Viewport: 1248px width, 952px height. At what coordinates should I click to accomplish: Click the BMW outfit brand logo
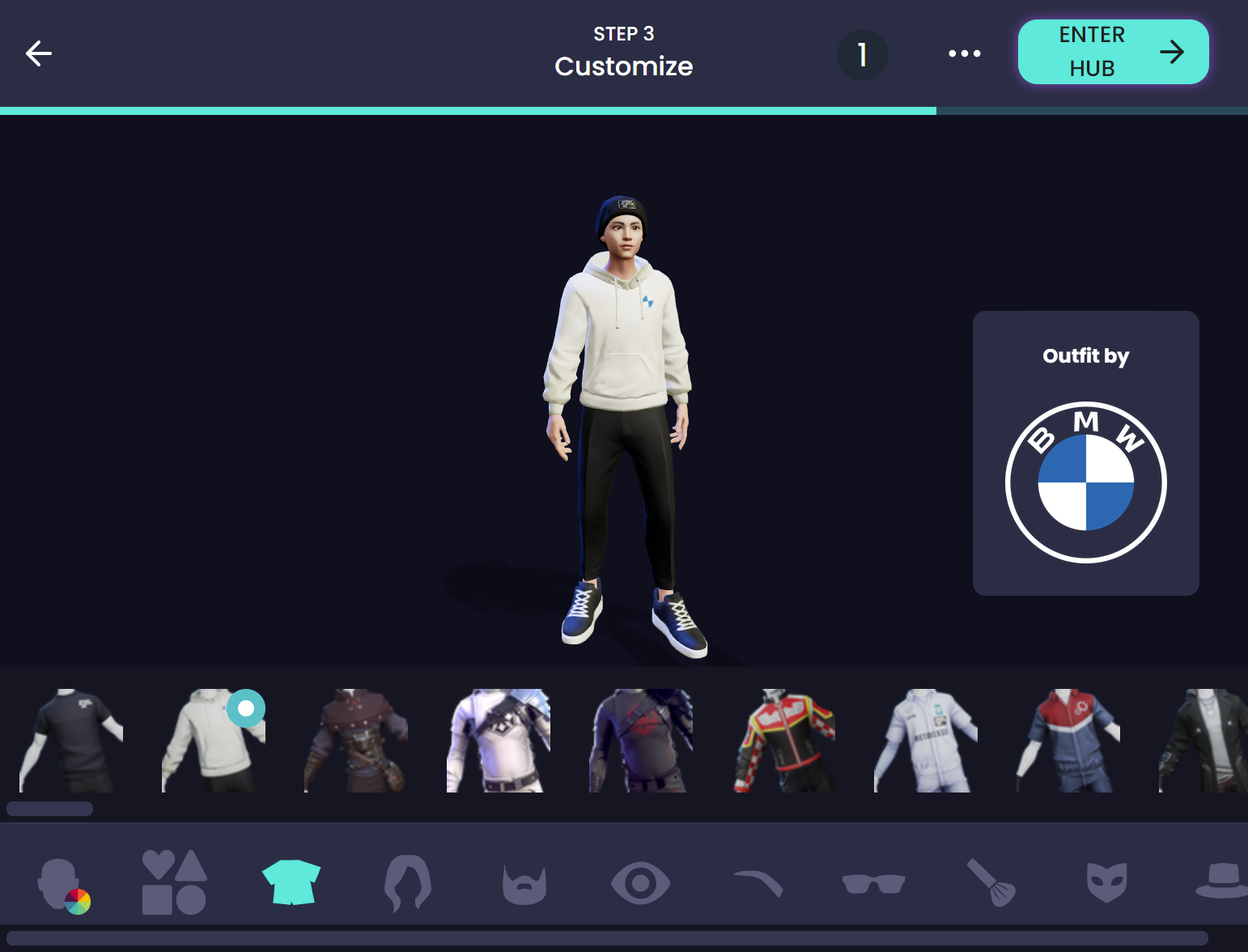1085,482
